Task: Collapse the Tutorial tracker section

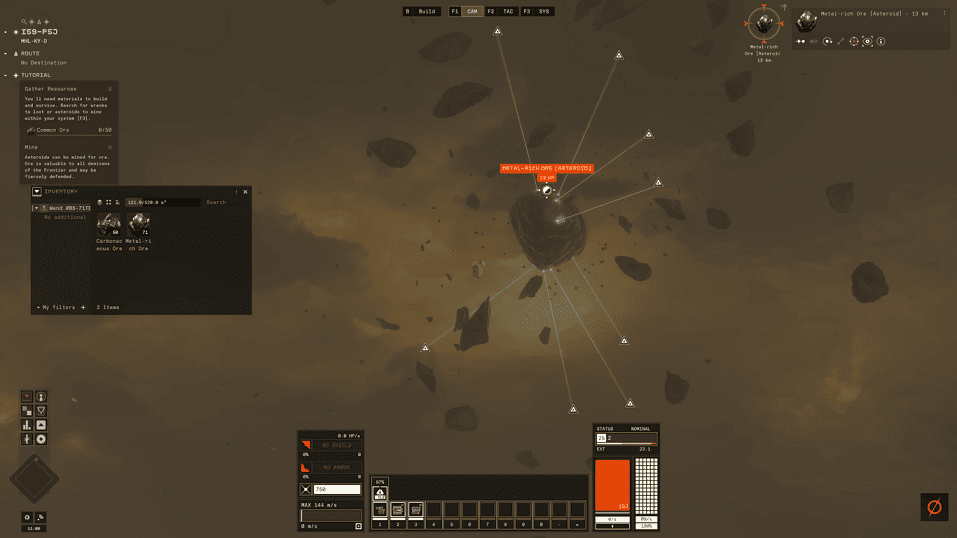Action: coord(7,75)
